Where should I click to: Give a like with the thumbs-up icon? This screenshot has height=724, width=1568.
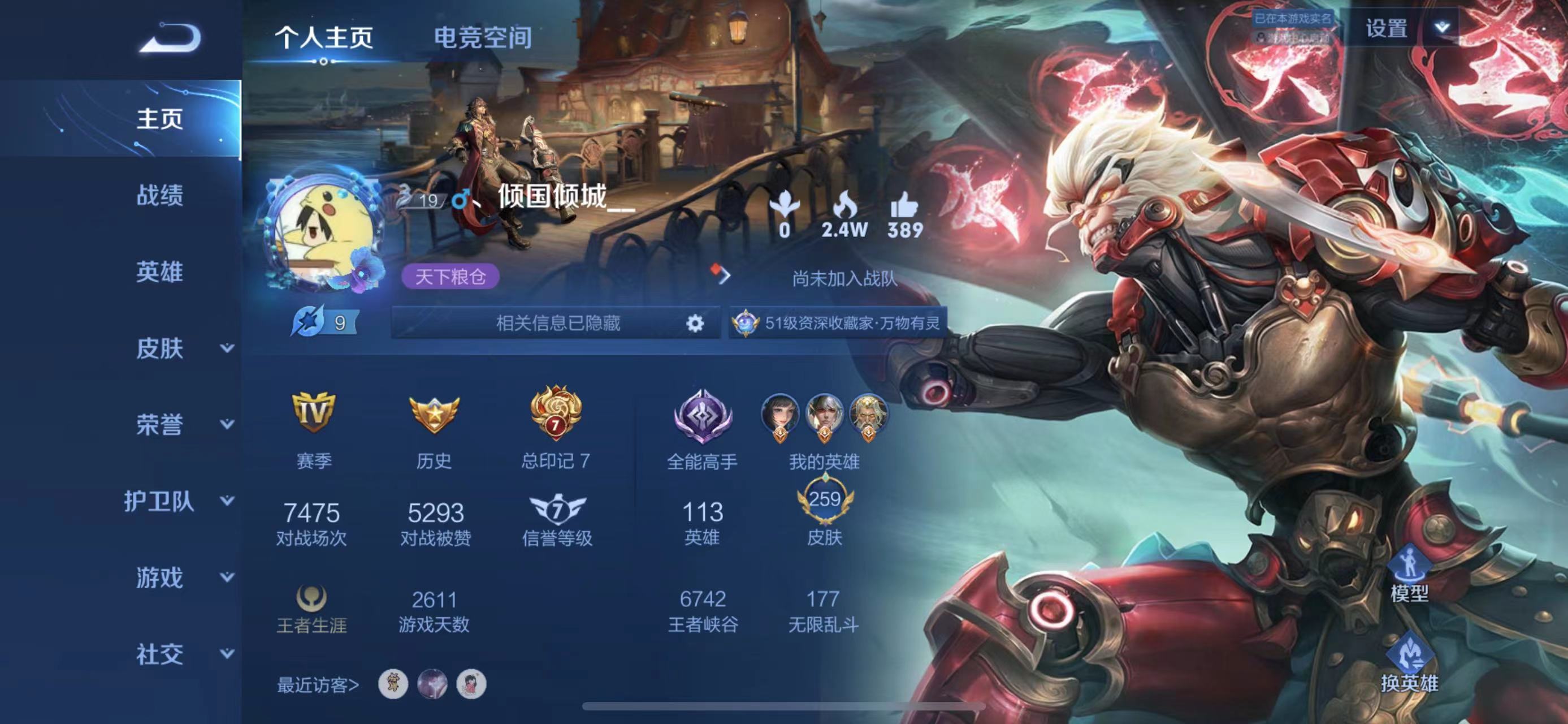(x=904, y=206)
